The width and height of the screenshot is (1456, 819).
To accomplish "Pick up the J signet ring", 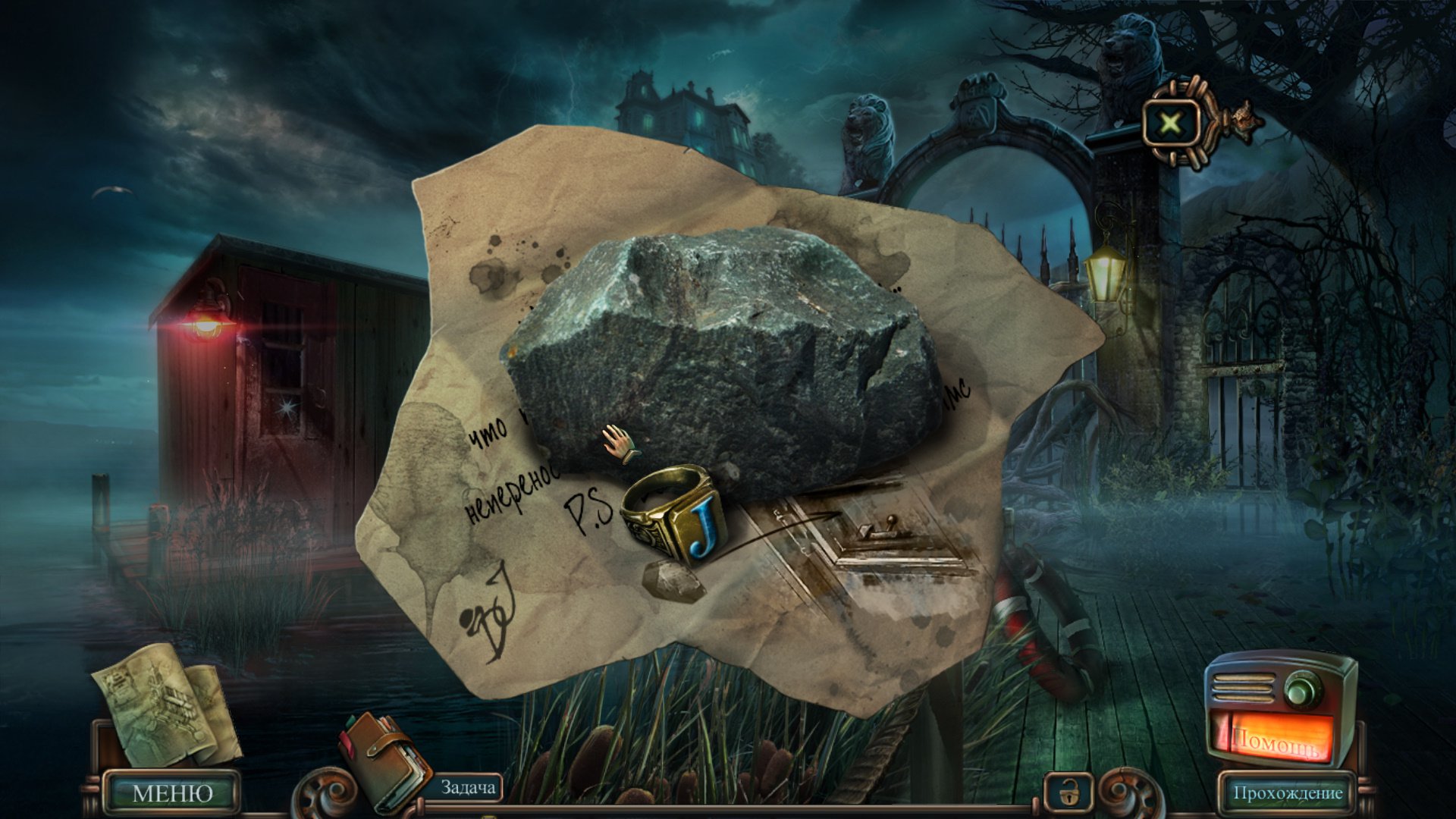I will [x=671, y=514].
